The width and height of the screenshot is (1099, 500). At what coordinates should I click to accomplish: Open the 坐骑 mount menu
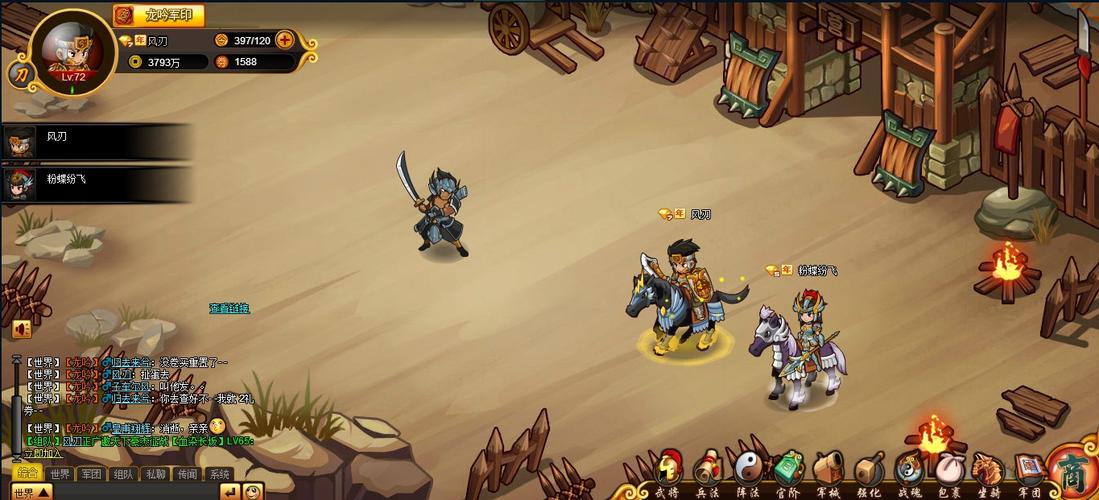[988, 471]
